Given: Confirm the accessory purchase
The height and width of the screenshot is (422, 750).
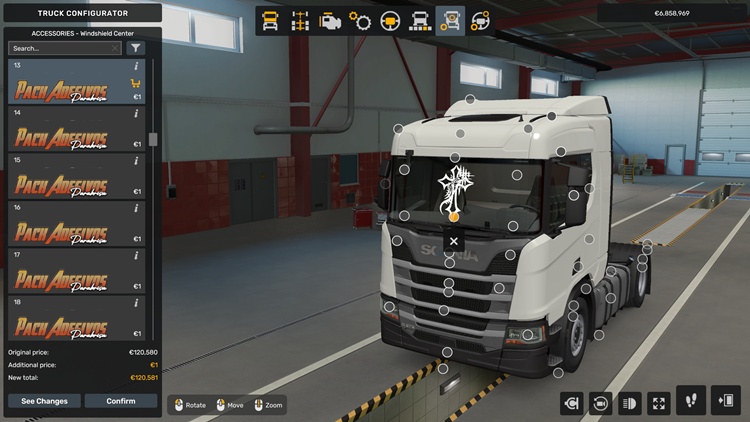Looking at the screenshot, I should tap(121, 401).
